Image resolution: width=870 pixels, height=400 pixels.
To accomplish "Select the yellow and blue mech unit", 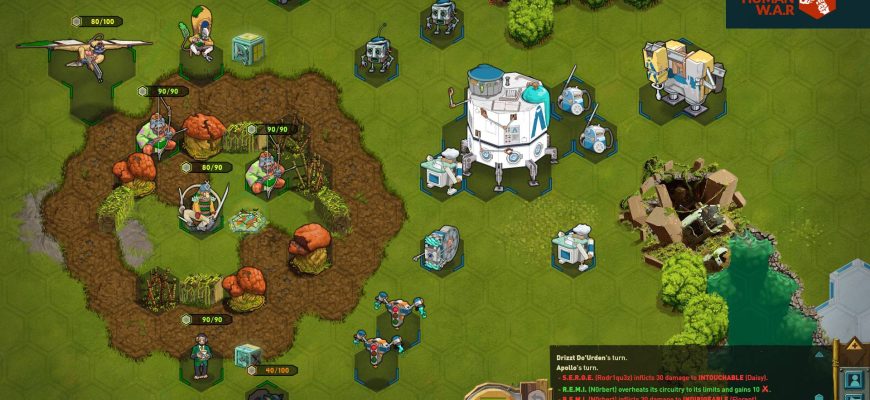I will coord(682,72).
